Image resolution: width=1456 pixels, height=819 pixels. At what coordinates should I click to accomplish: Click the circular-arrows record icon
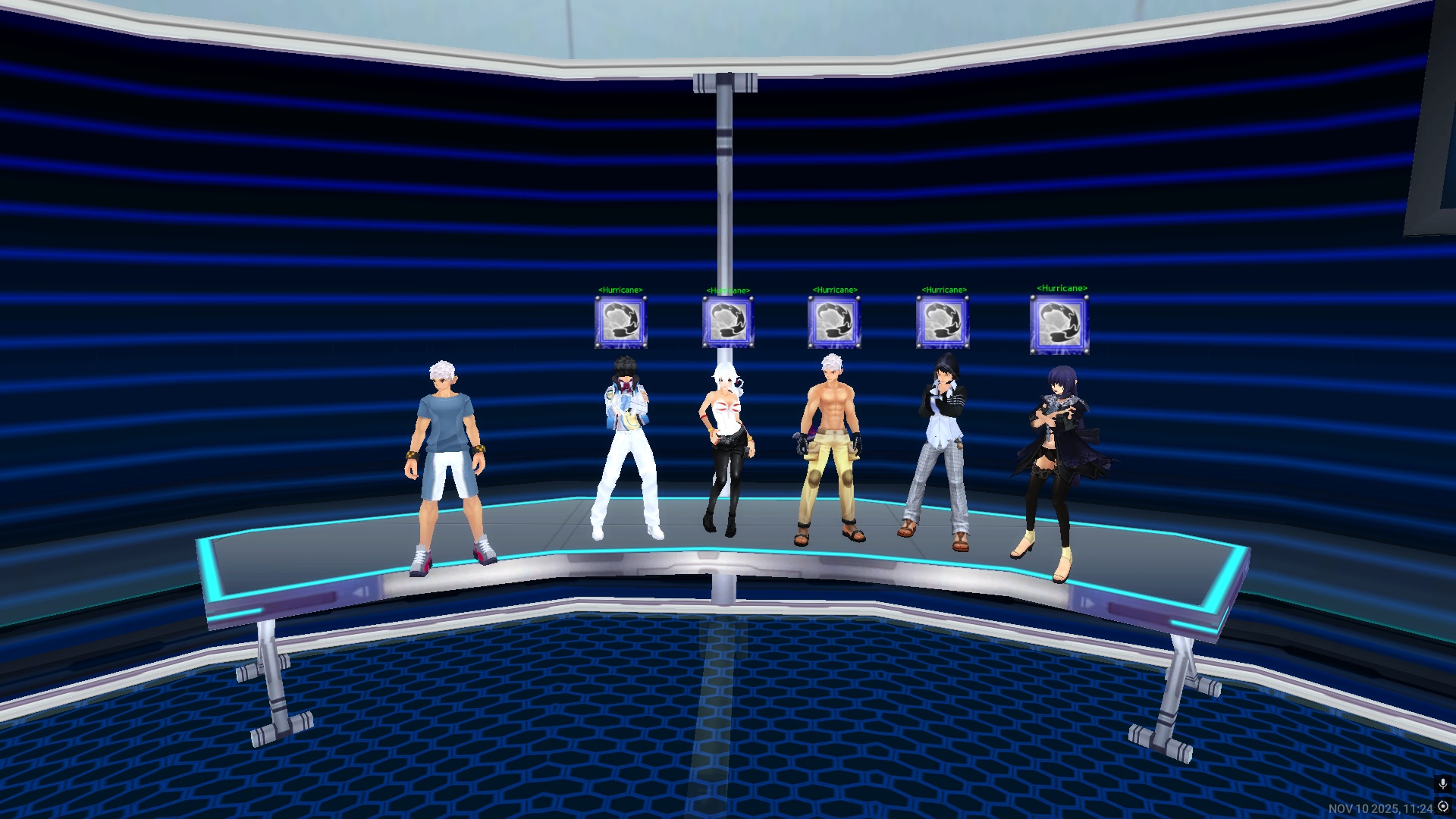(x=1443, y=807)
